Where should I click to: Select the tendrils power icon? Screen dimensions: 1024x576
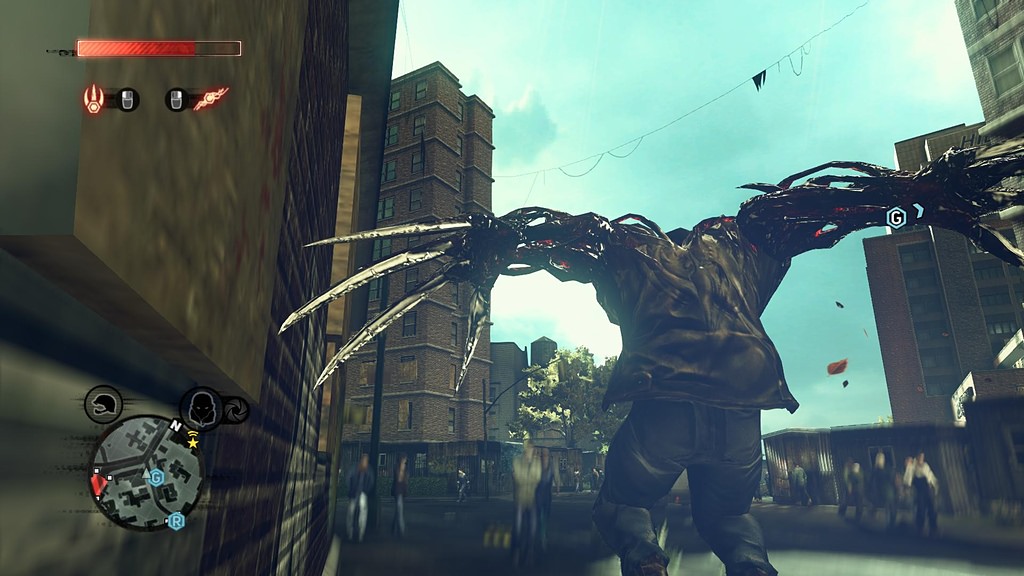click(x=211, y=99)
